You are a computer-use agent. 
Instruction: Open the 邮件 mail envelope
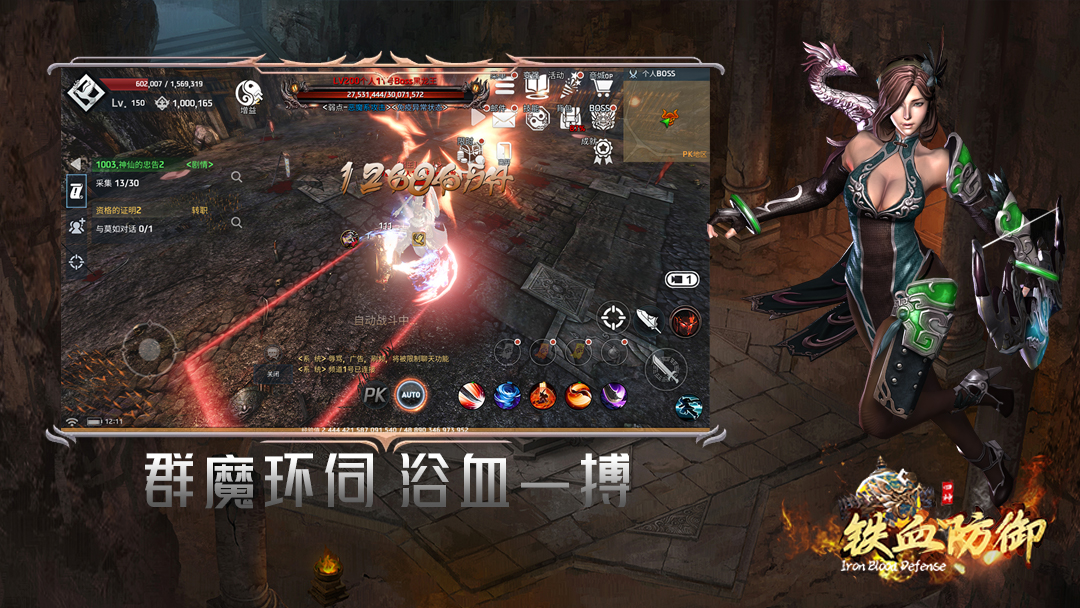tap(504, 120)
